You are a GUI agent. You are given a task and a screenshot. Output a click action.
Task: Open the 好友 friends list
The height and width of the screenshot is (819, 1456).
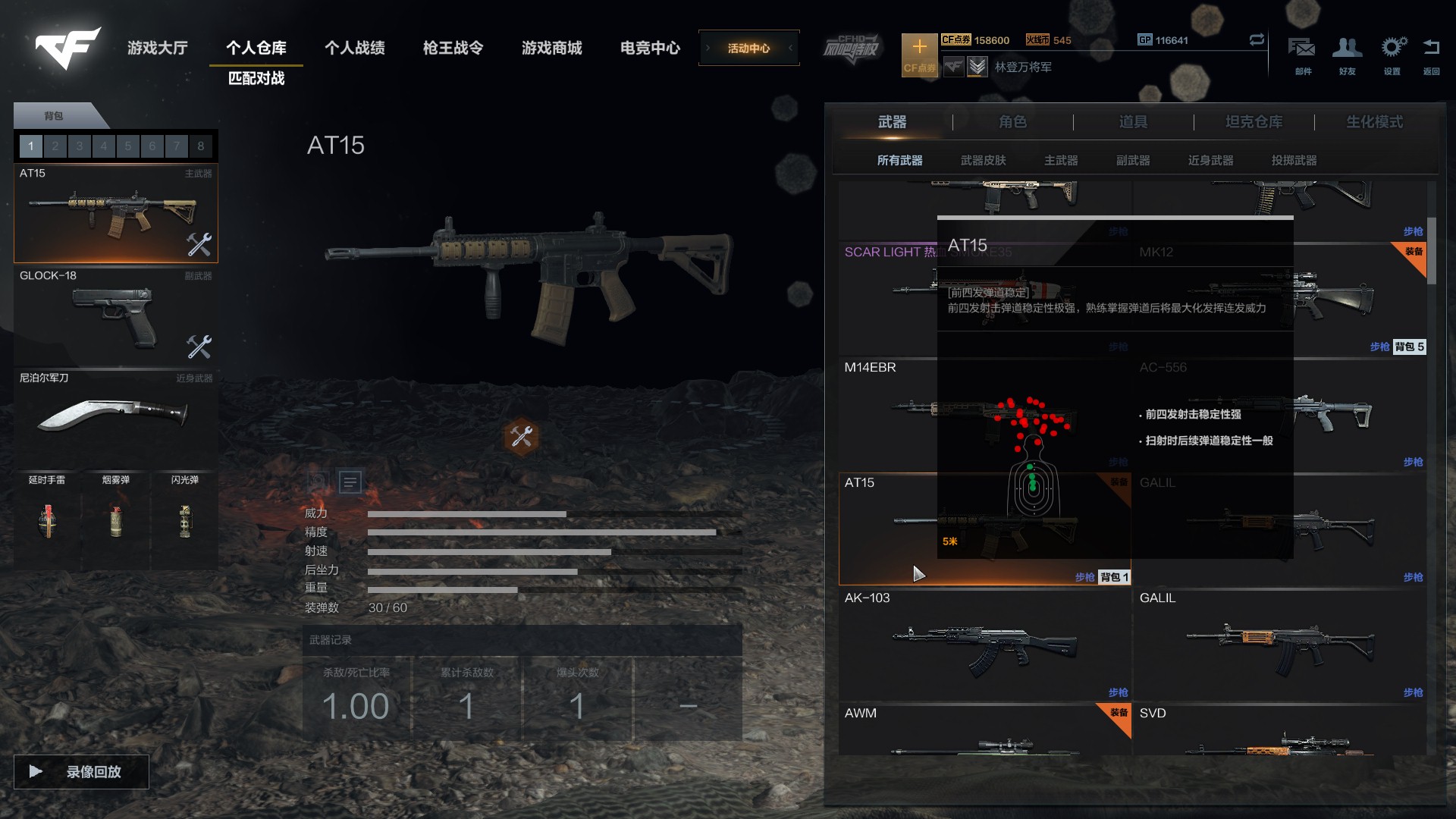click(1347, 53)
